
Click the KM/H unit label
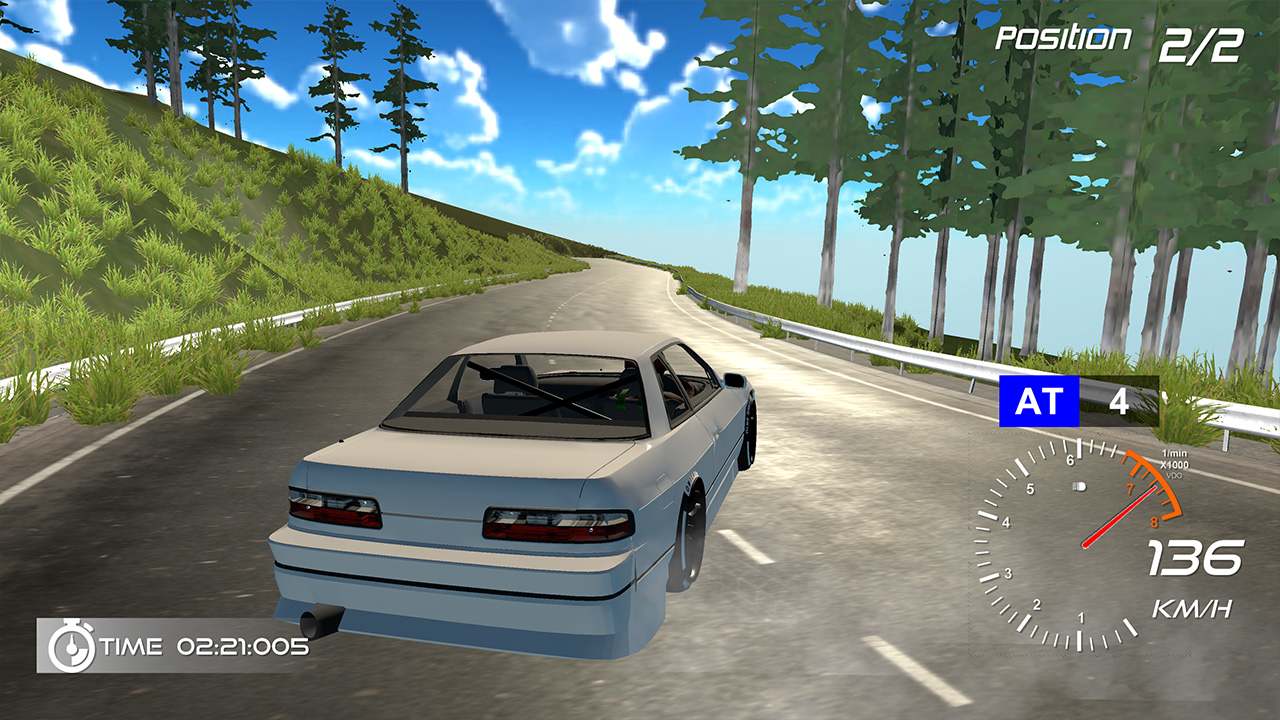pyautogui.click(x=1193, y=607)
